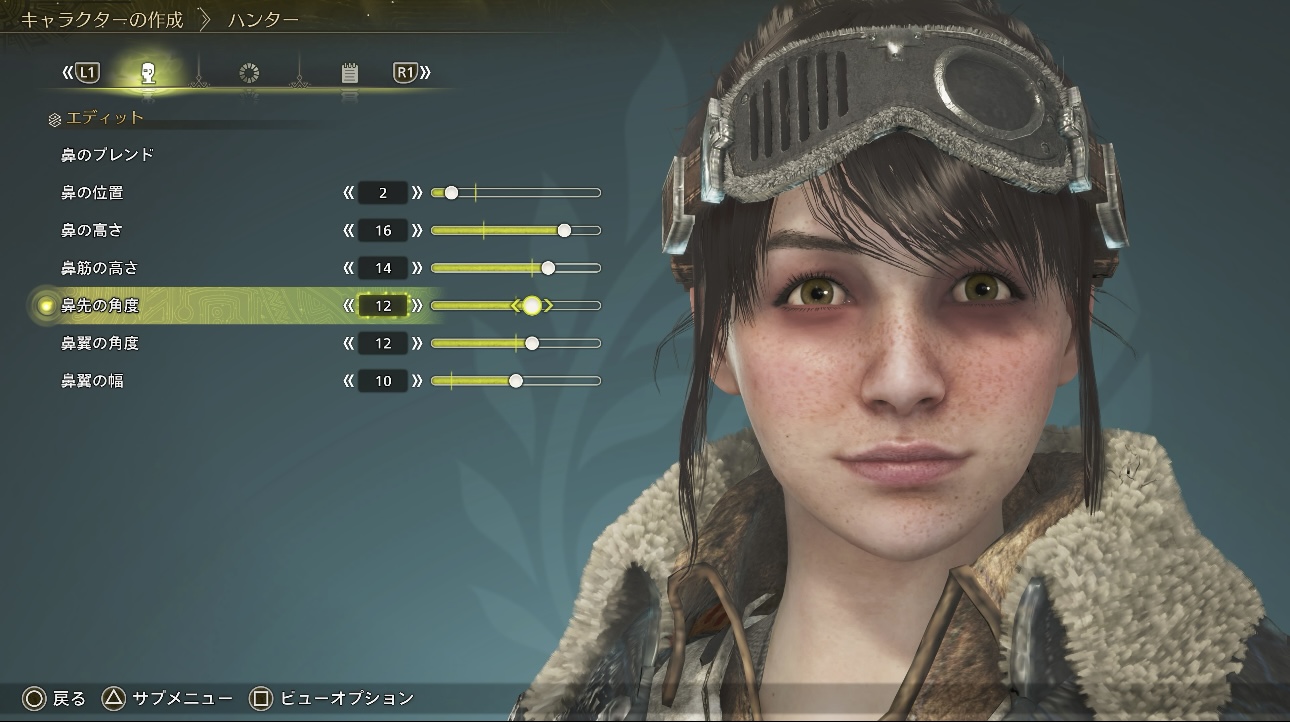Click the 鼻翼の幅 slider handle
The width and height of the screenshot is (1290, 722).
(x=516, y=381)
